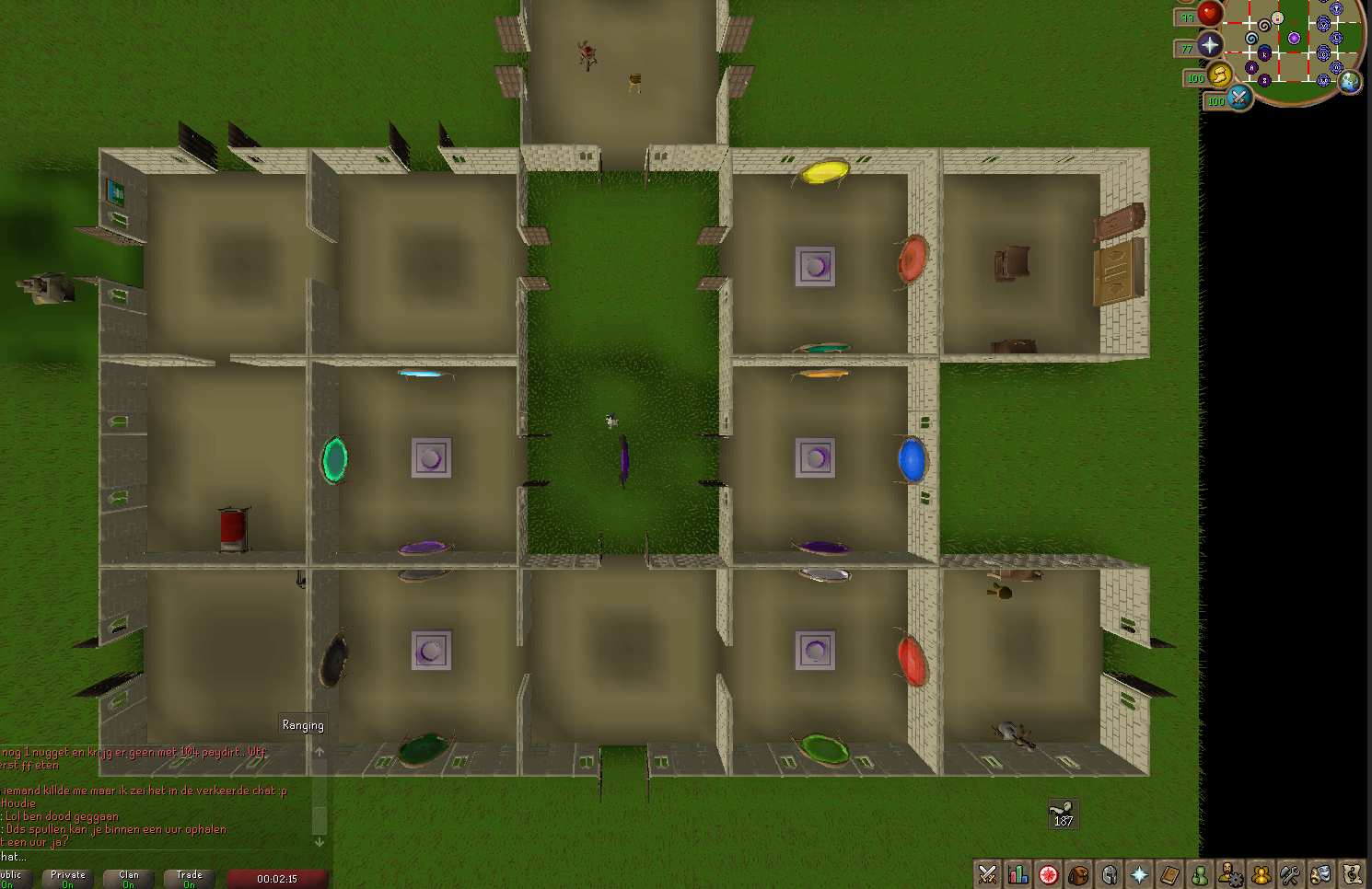Open Settings via the wrench icon

coord(1292,874)
